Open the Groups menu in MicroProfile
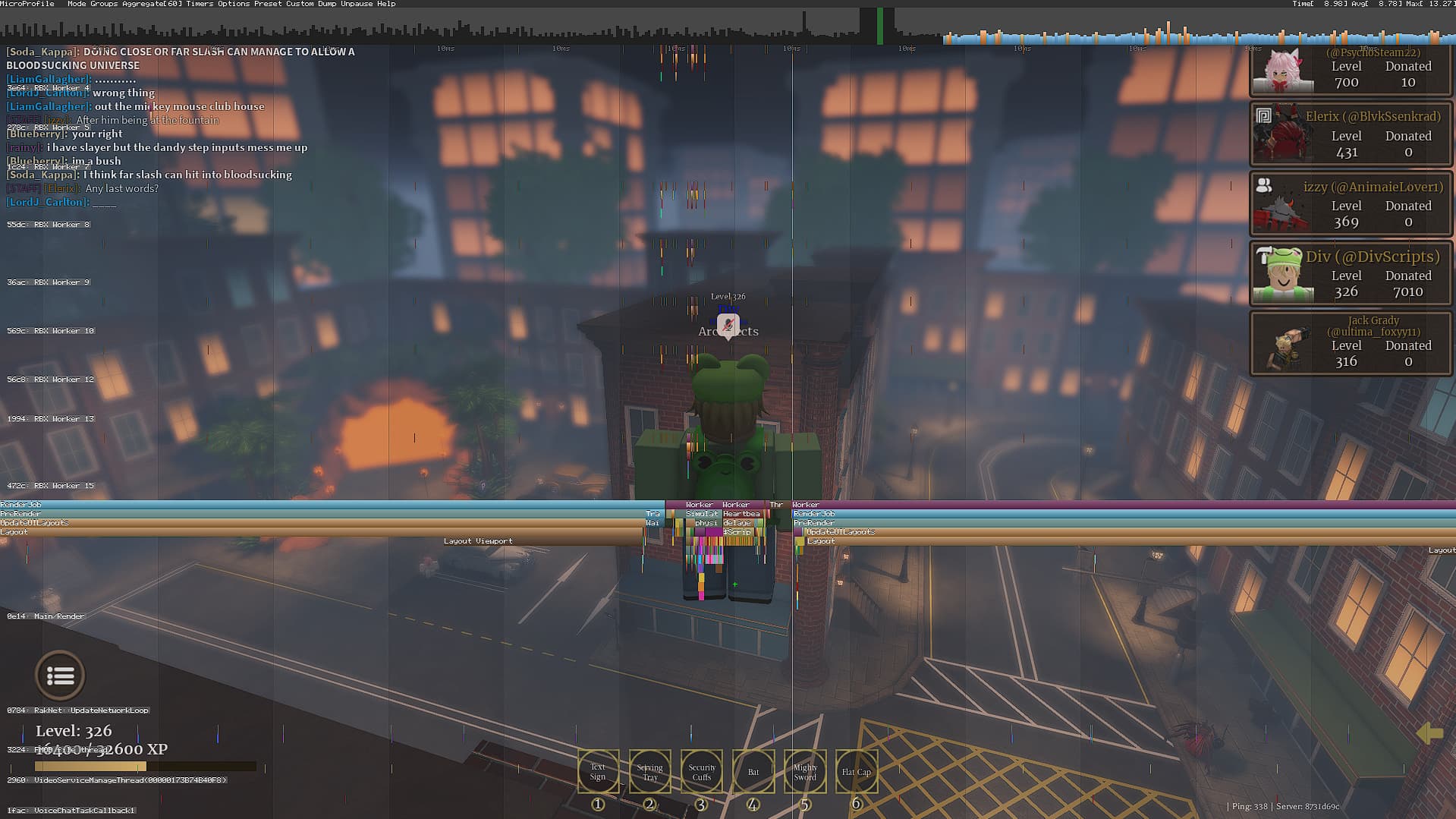 104,4
